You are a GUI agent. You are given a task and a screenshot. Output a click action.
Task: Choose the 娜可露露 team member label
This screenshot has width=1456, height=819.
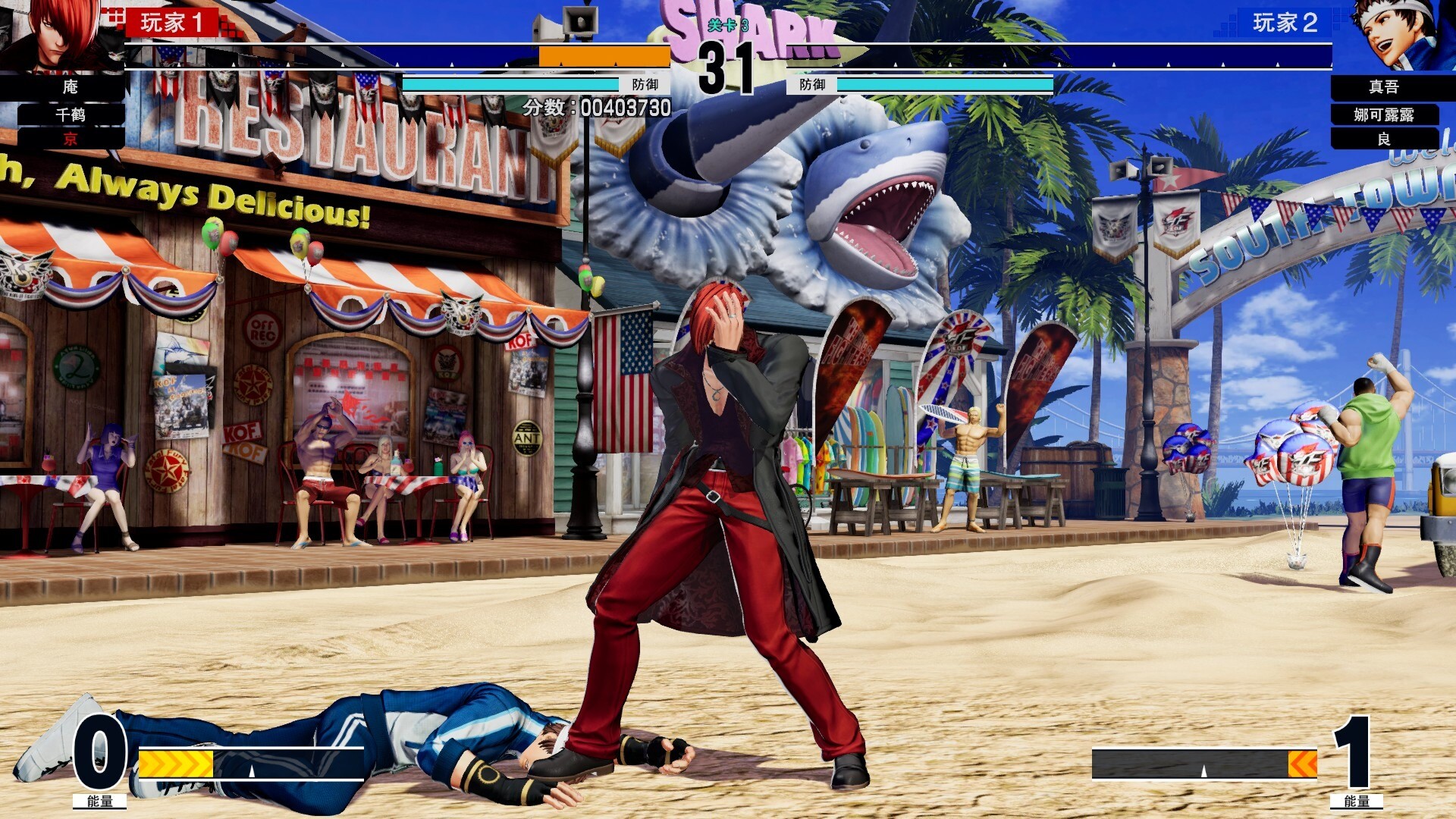click(1384, 115)
